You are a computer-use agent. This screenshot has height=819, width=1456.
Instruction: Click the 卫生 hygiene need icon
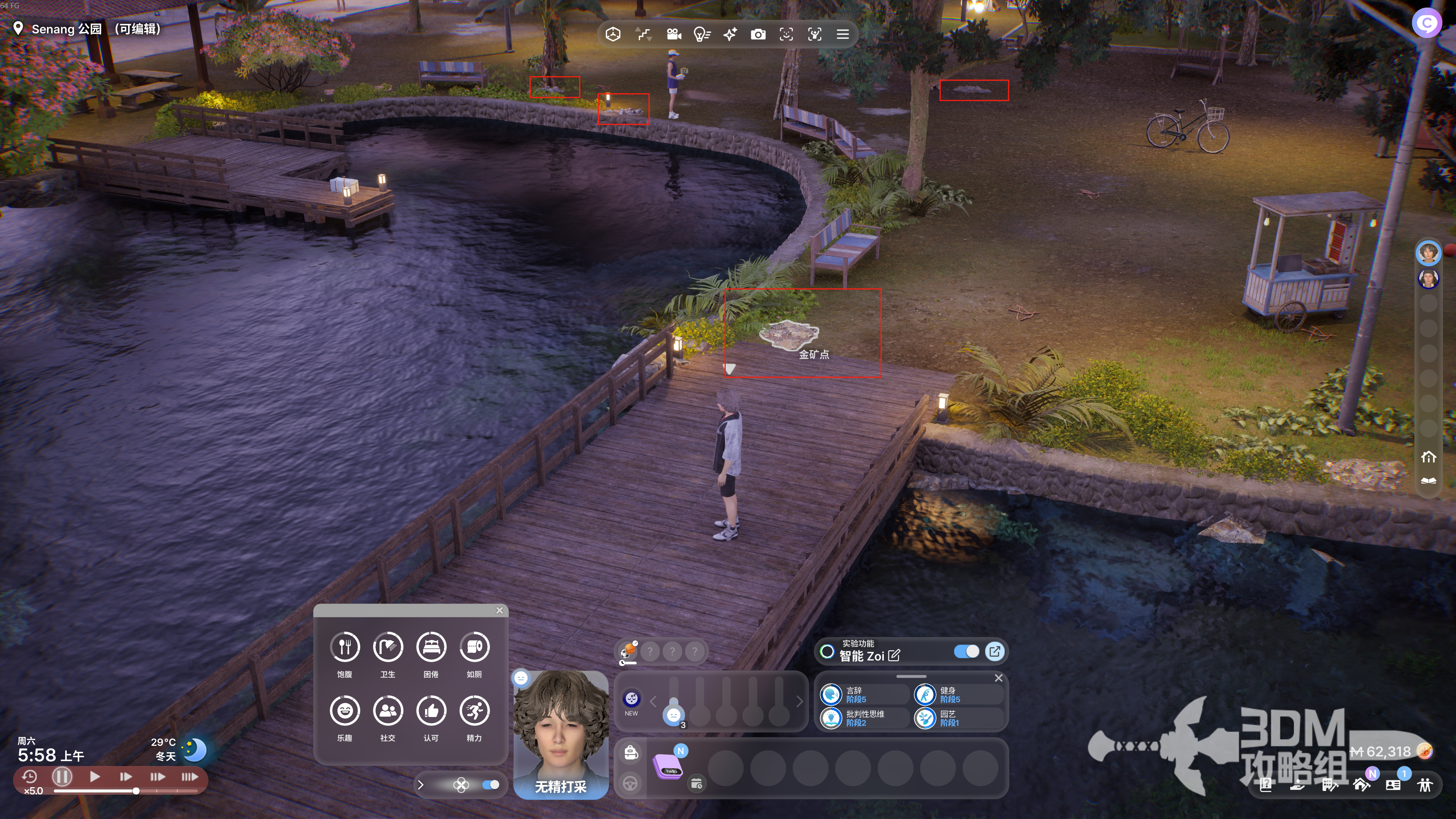click(x=388, y=647)
